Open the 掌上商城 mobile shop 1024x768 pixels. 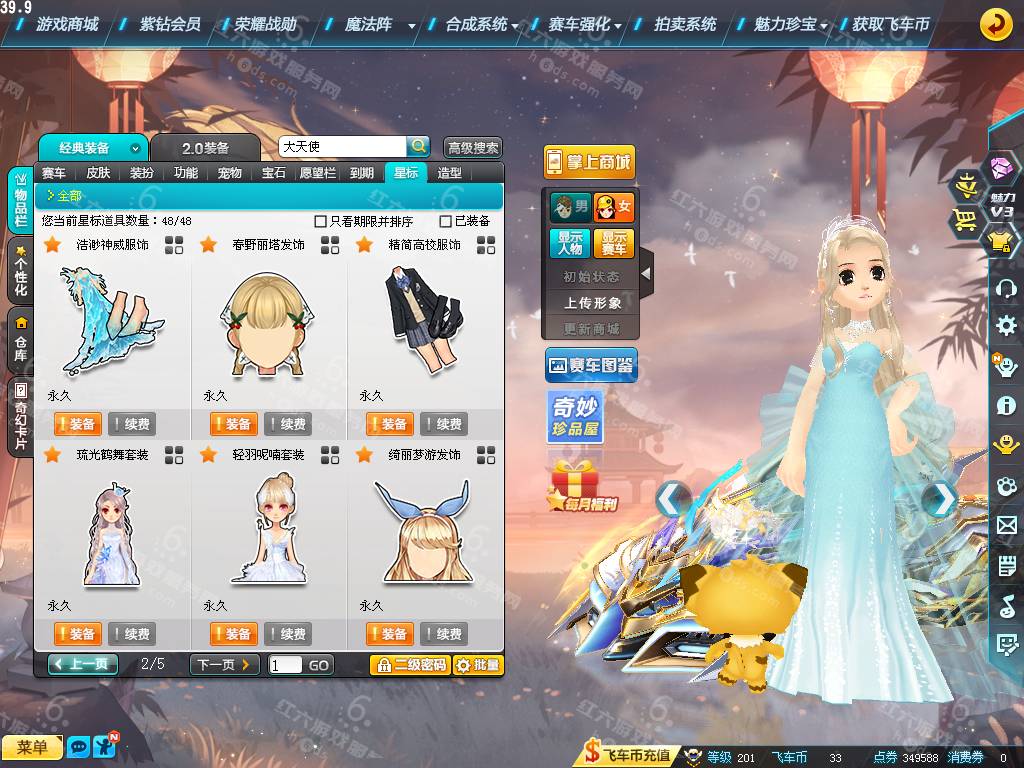click(589, 162)
